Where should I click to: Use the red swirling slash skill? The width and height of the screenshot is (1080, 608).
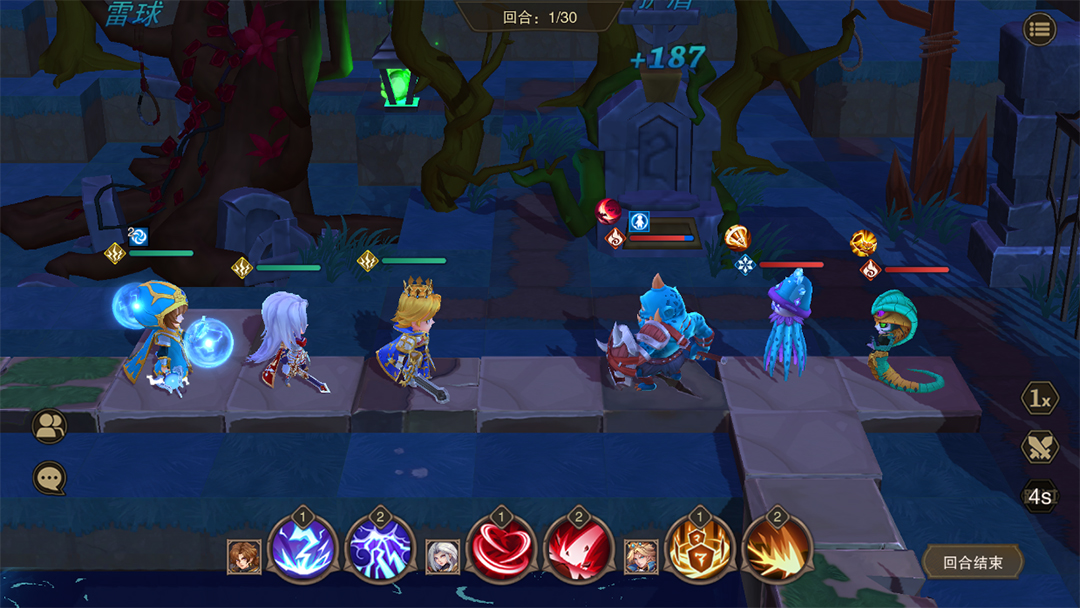[x=501, y=551]
